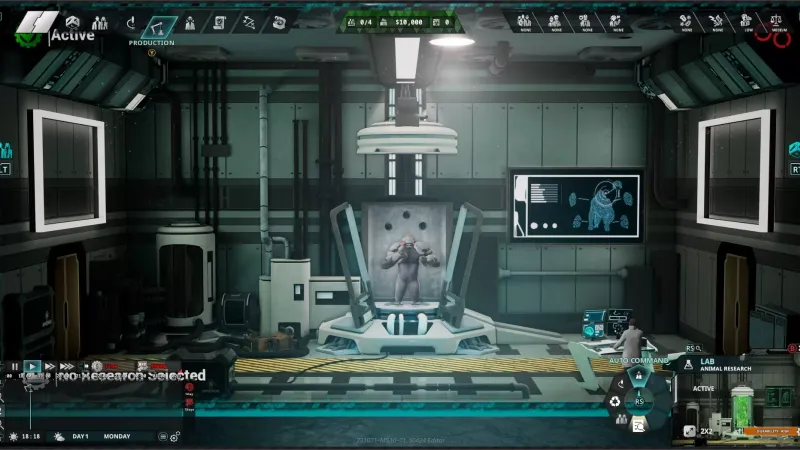The width and height of the screenshot is (800, 450).
Task: Click the RS button in command wheel center
Action: click(639, 401)
